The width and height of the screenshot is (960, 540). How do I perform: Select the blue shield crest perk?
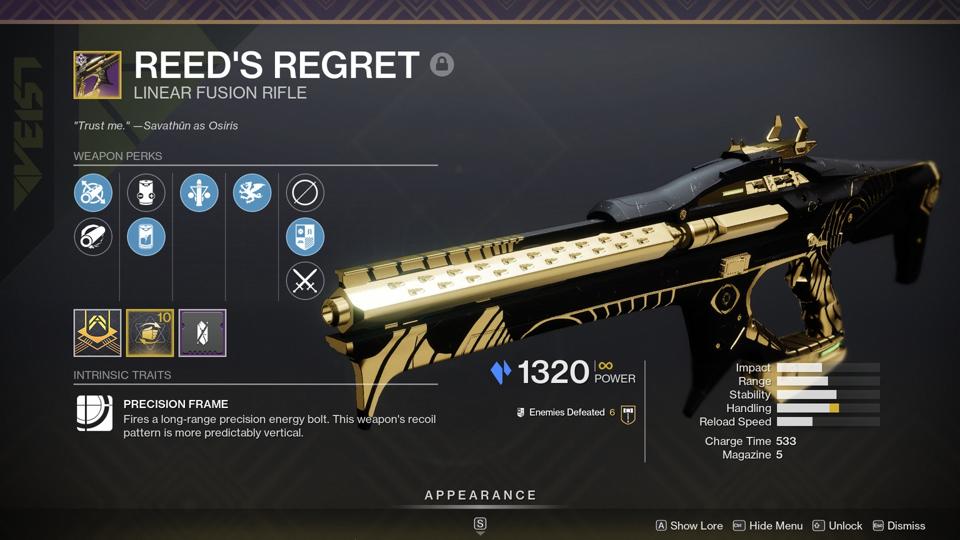pyautogui.click(x=305, y=237)
